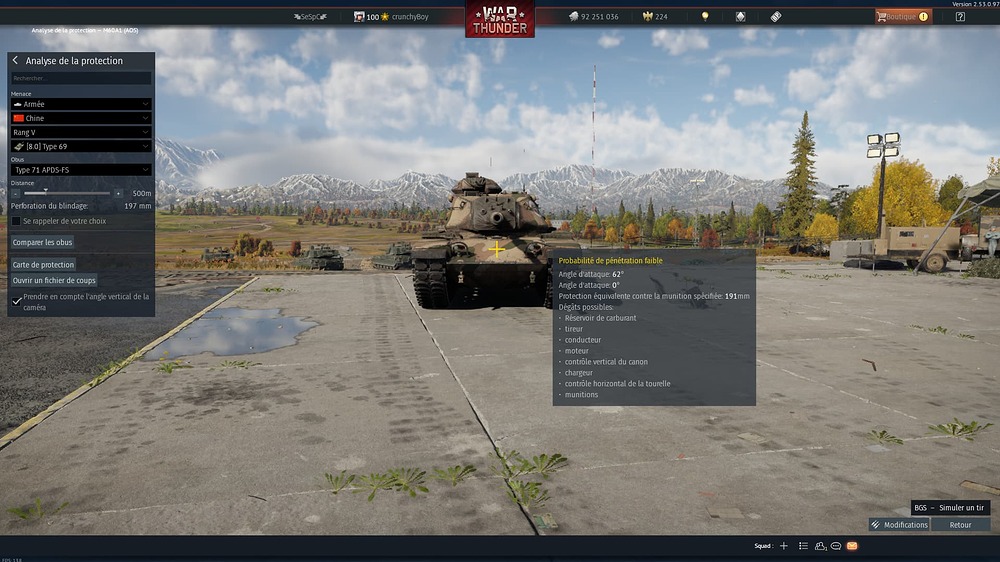
Task: Click the Rechercher search field
Action: pyautogui.click(x=81, y=78)
